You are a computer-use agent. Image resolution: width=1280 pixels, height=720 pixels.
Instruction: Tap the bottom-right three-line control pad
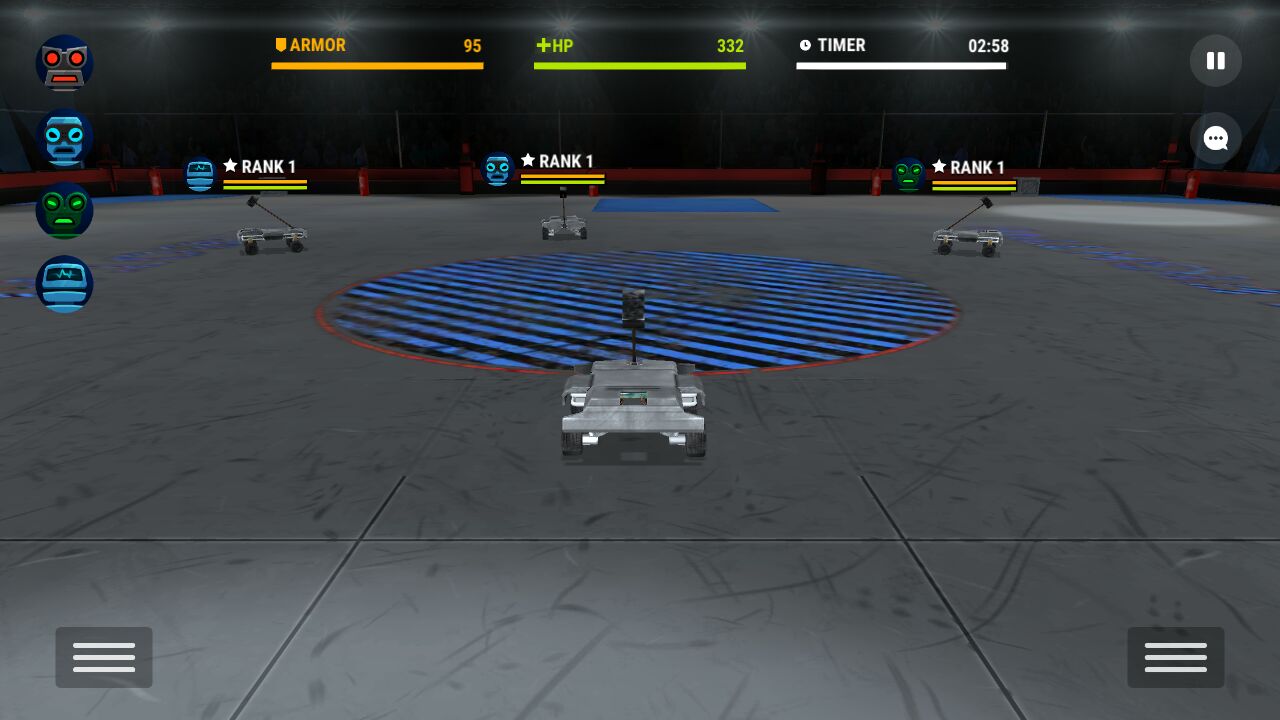coord(1175,657)
